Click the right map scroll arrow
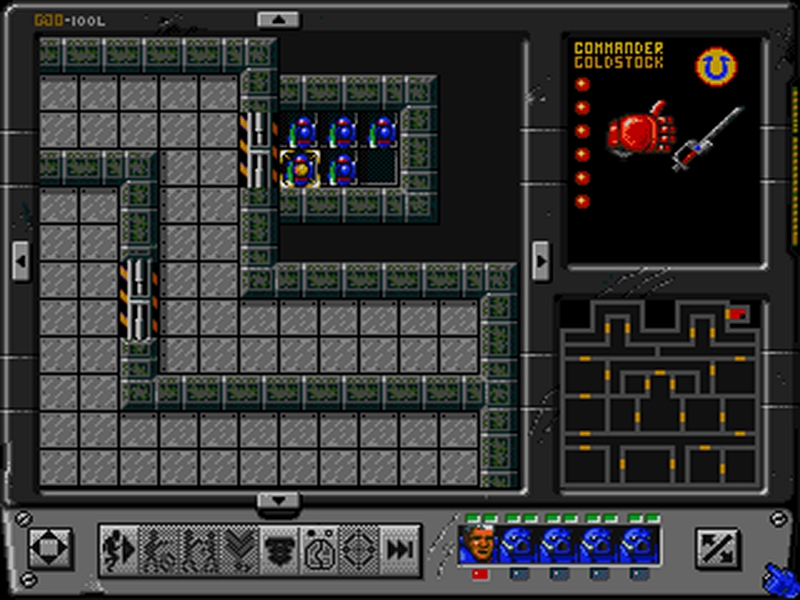This screenshot has height=600, width=800. tap(540, 262)
